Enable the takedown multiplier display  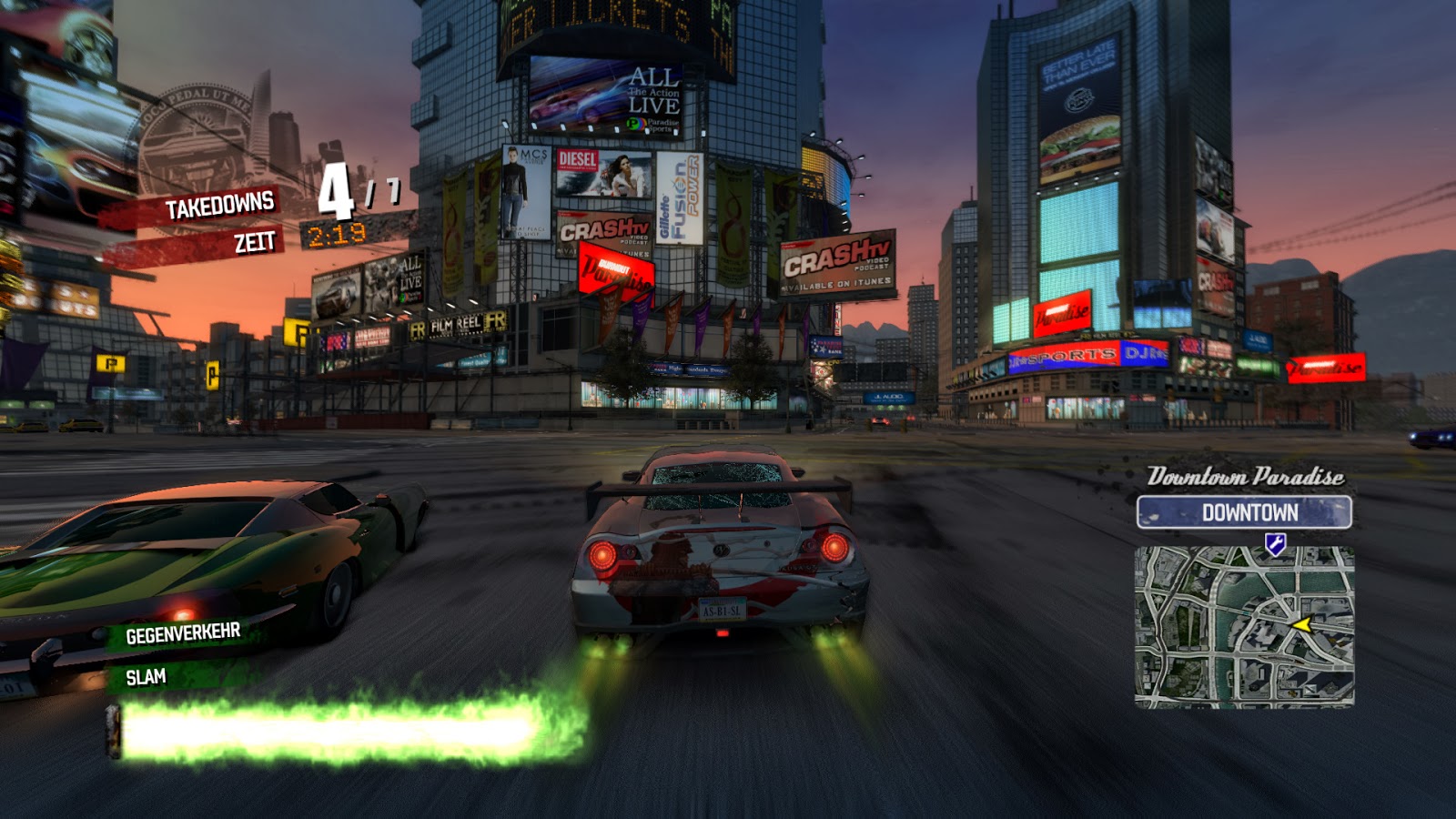point(350,191)
